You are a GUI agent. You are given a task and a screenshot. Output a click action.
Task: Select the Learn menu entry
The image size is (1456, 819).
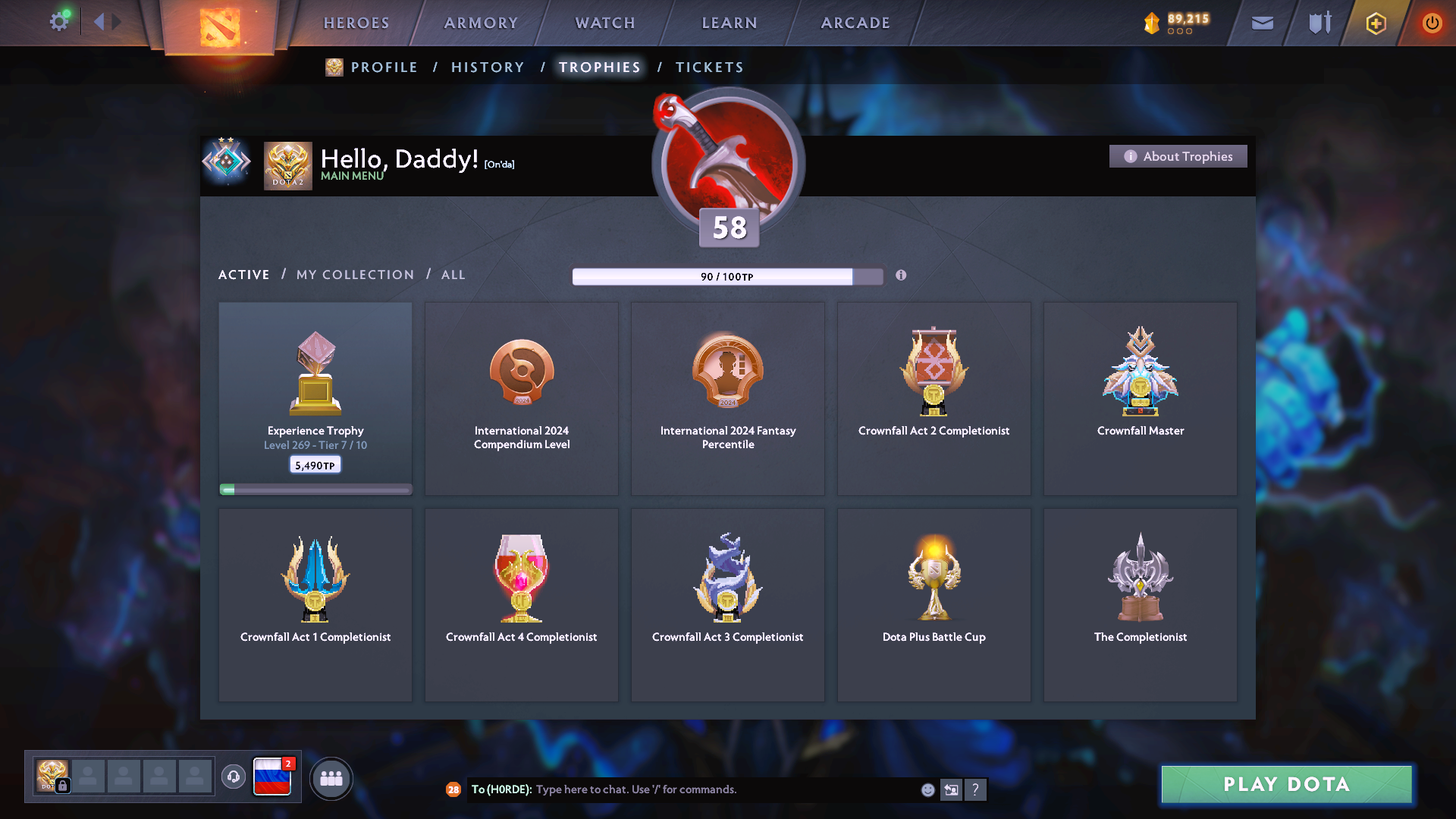(730, 23)
